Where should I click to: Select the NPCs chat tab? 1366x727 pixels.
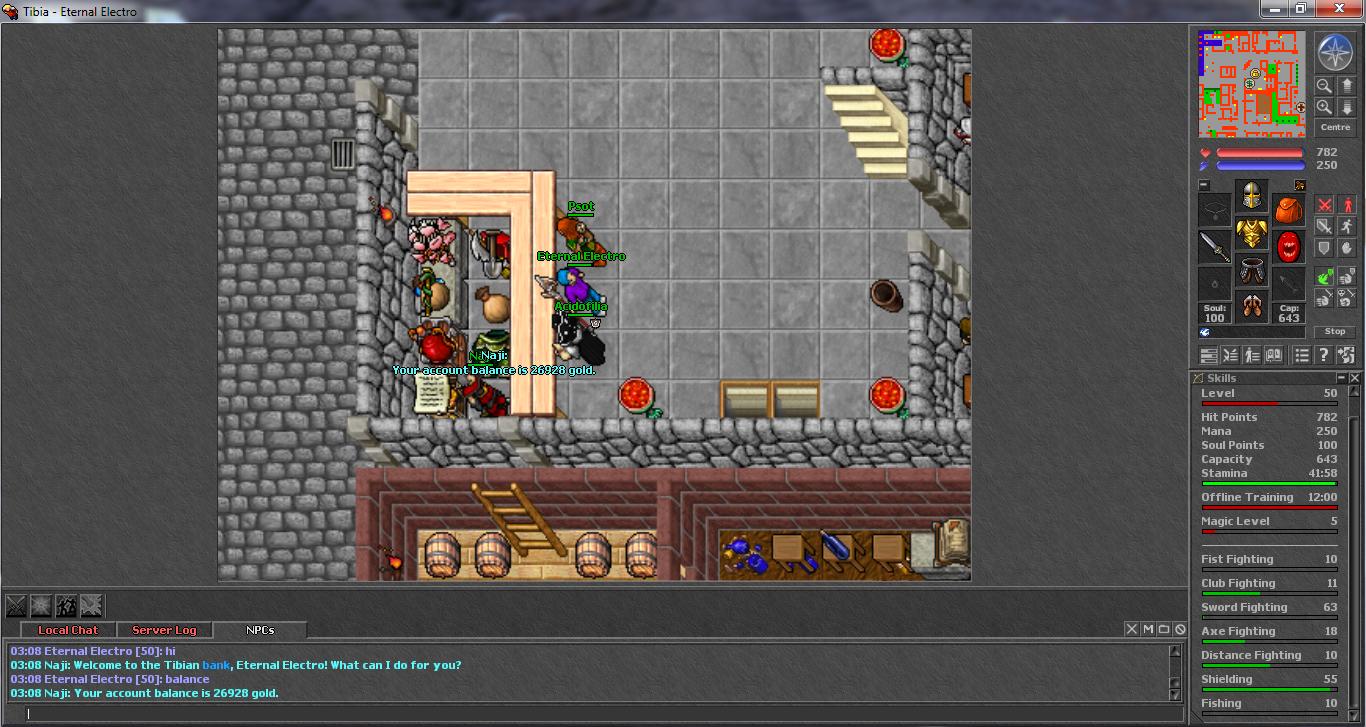pos(260,630)
